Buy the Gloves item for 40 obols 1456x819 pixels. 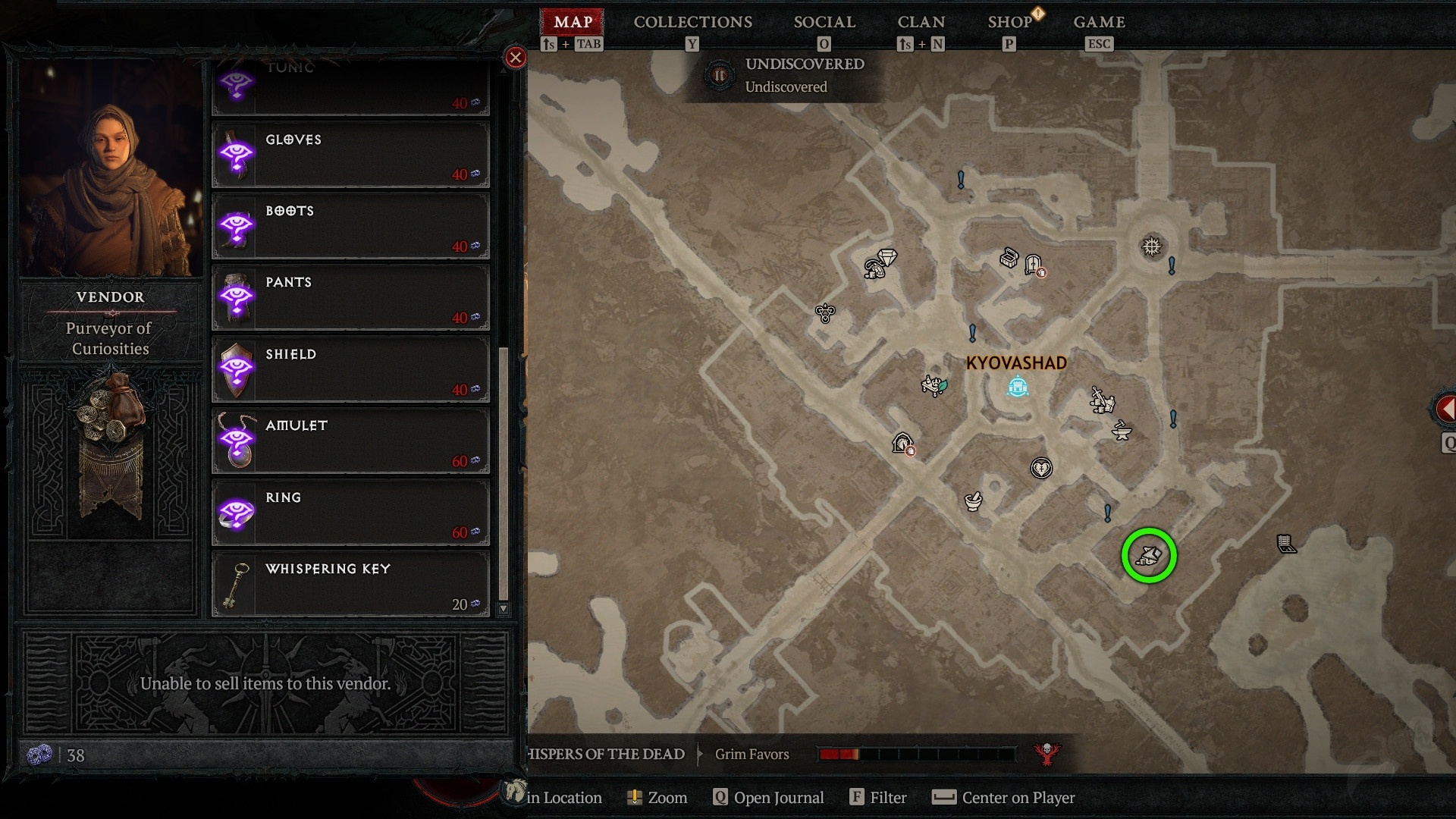coord(350,155)
